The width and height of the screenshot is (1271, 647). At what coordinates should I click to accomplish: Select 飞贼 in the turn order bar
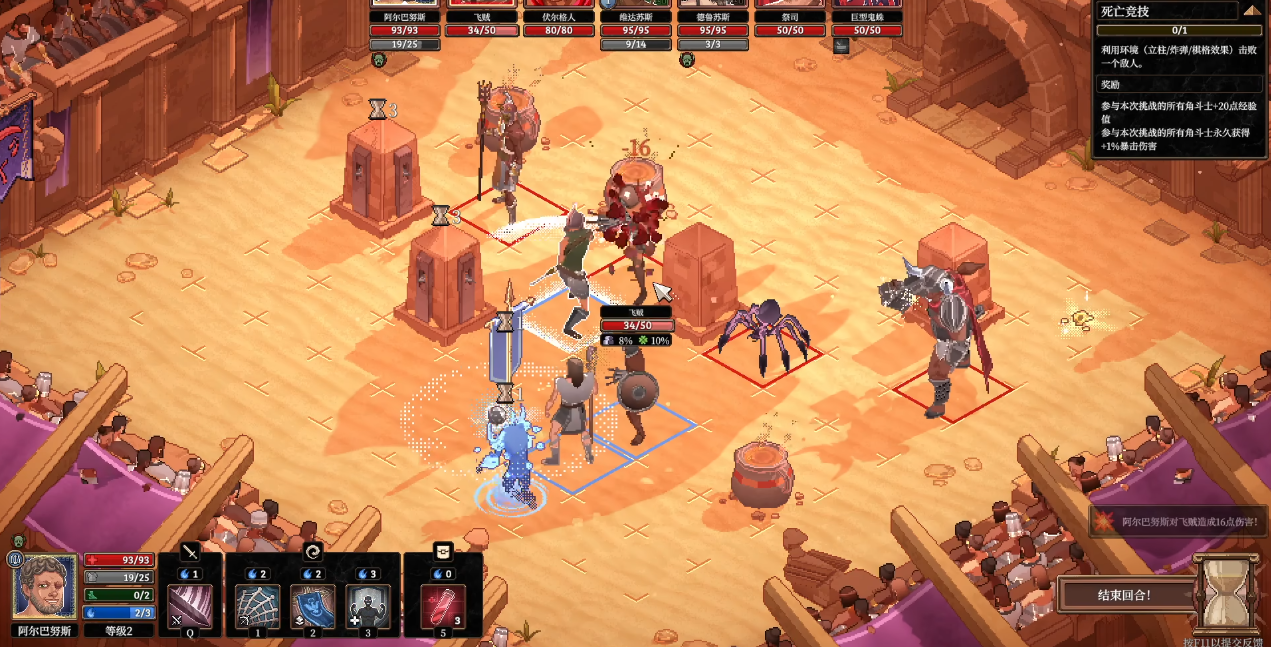[x=483, y=17]
